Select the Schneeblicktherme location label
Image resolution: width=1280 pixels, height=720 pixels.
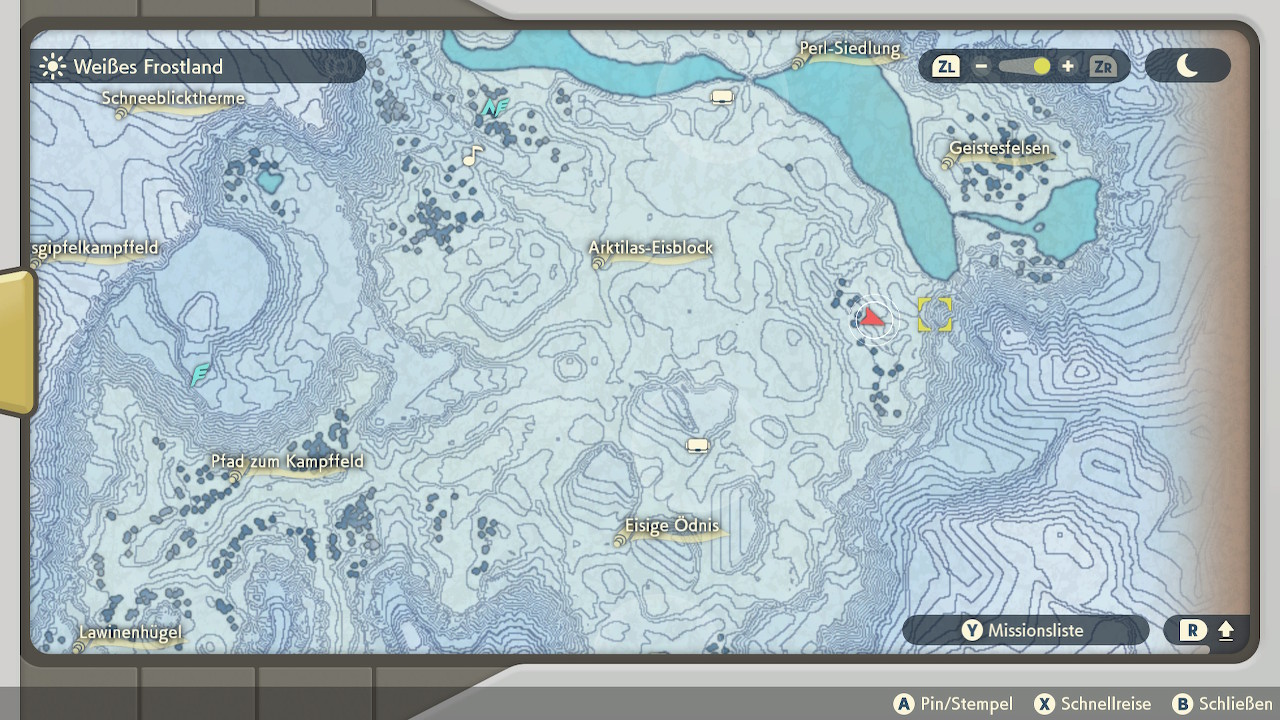tap(173, 99)
